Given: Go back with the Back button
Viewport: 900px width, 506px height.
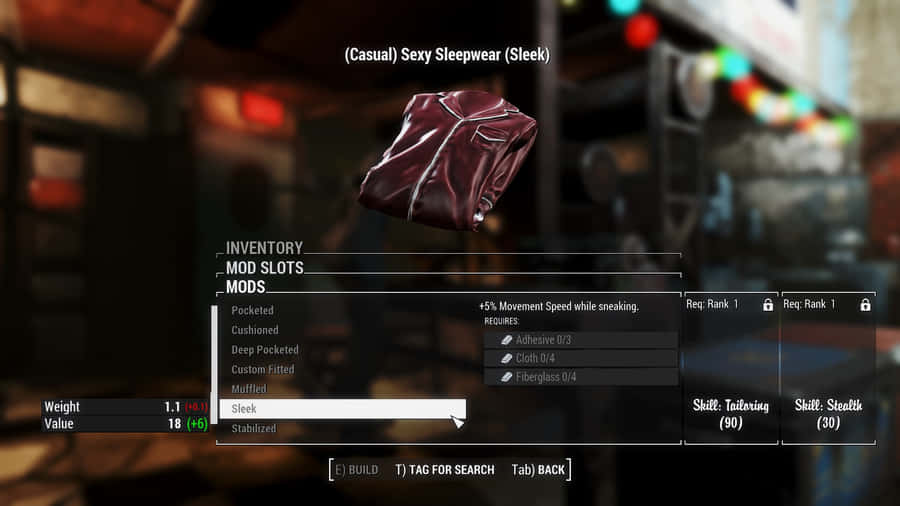Looking at the screenshot, I should (538, 469).
